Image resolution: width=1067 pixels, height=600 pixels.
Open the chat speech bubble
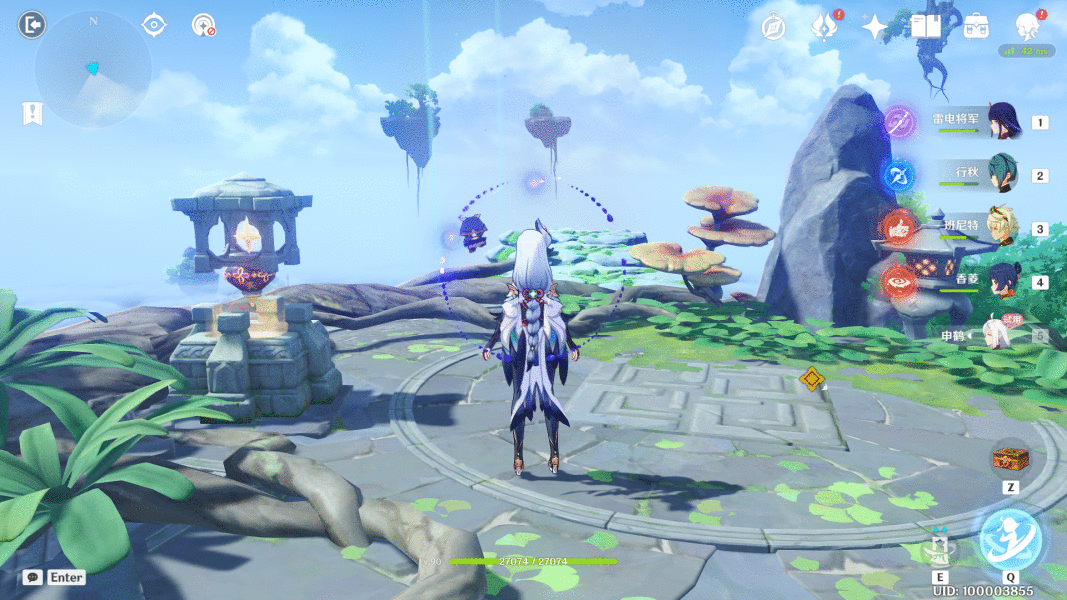(33, 577)
